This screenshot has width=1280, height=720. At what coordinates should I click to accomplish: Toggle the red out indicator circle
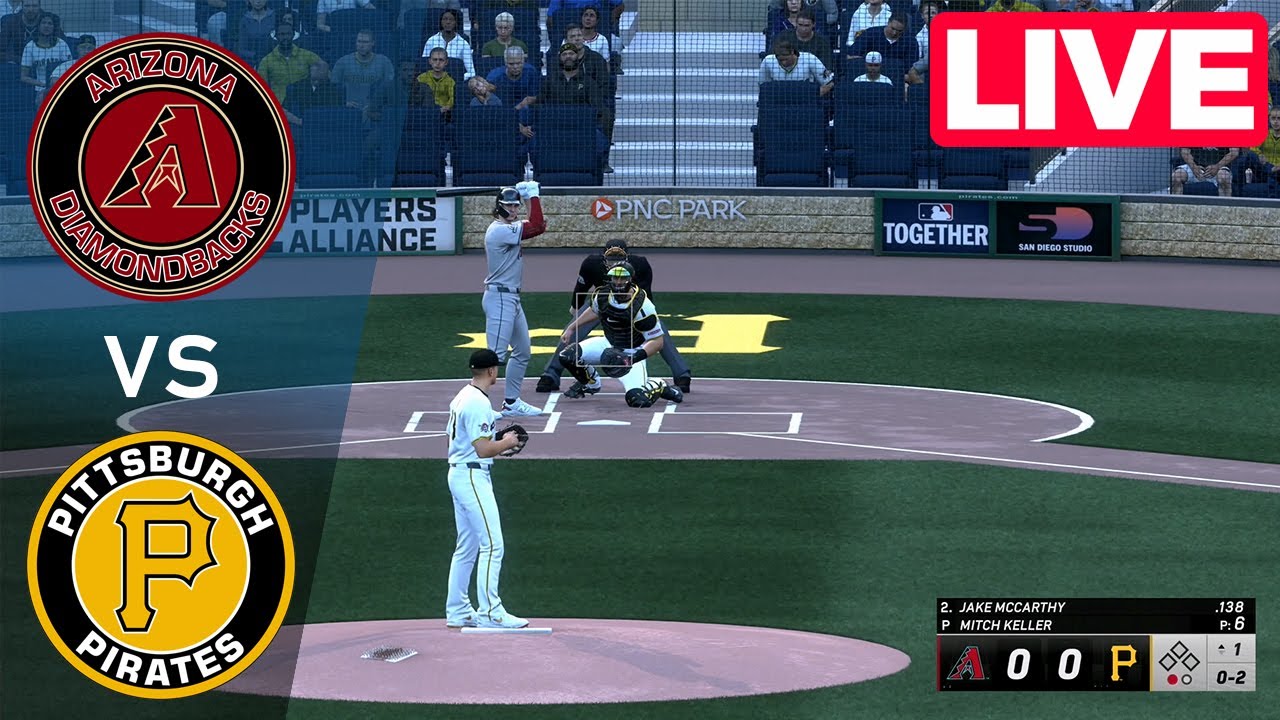(x=1173, y=680)
